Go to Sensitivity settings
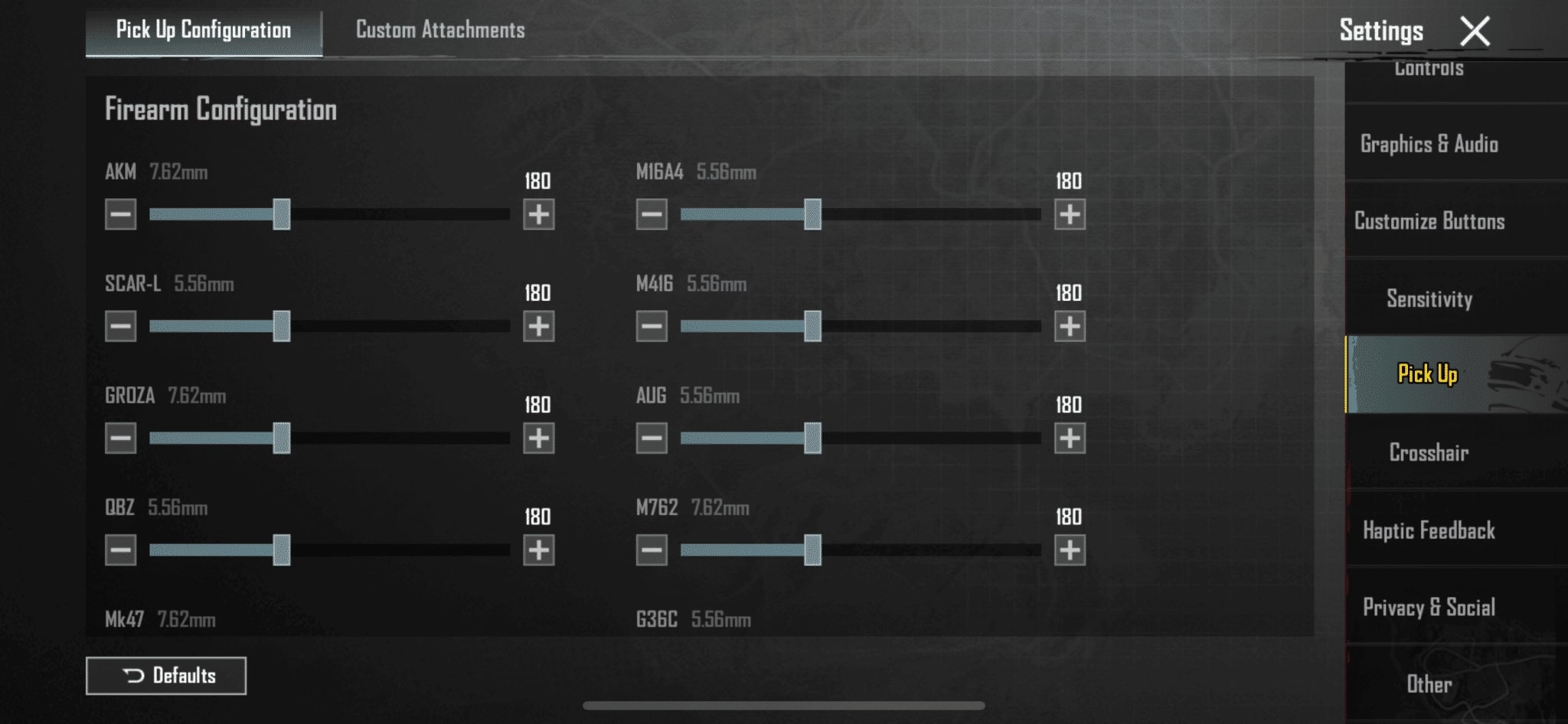The width and height of the screenshot is (1568, 724). click(1429, 298)
